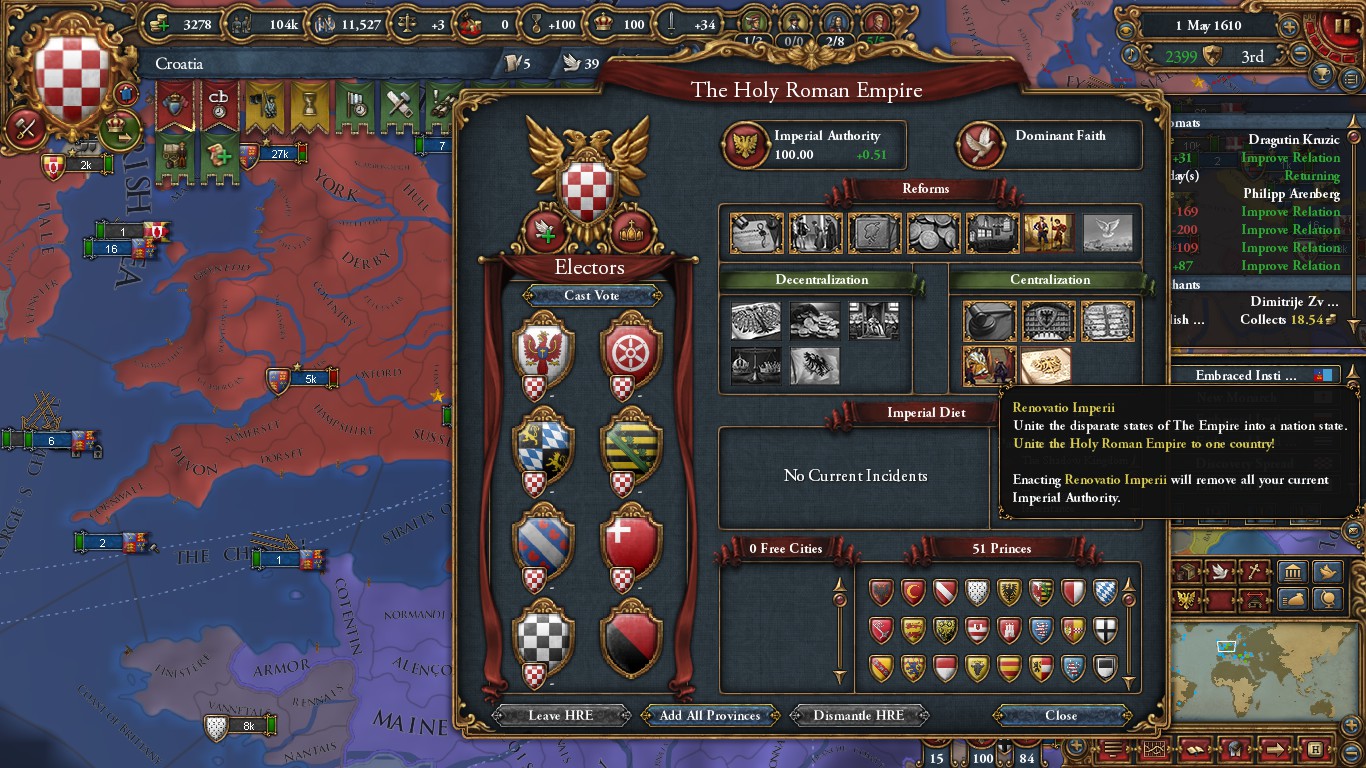This screenshot has height=768, width=1366.
Task: Click the Leave HRE button
Action: point(560,715)
